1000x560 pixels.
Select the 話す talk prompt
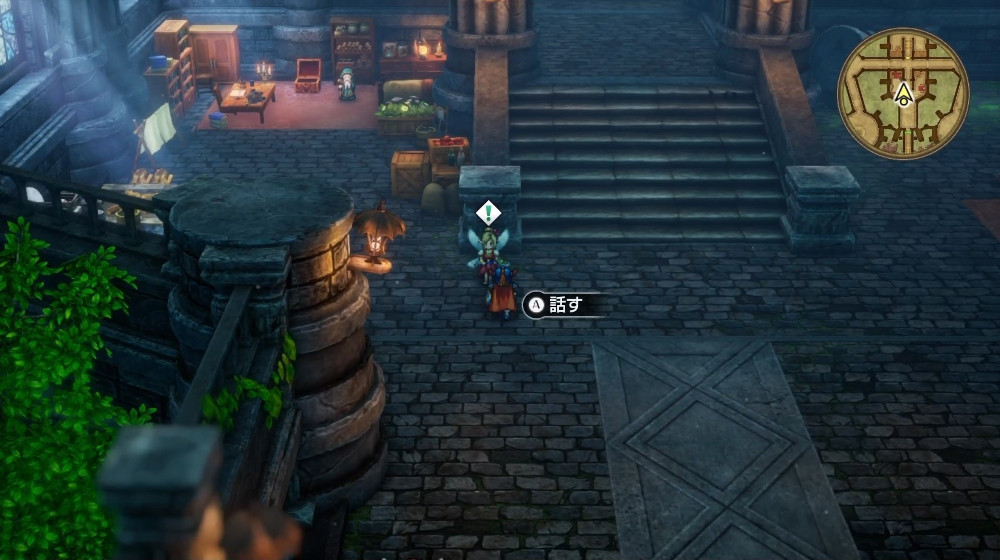click(563, 305)
